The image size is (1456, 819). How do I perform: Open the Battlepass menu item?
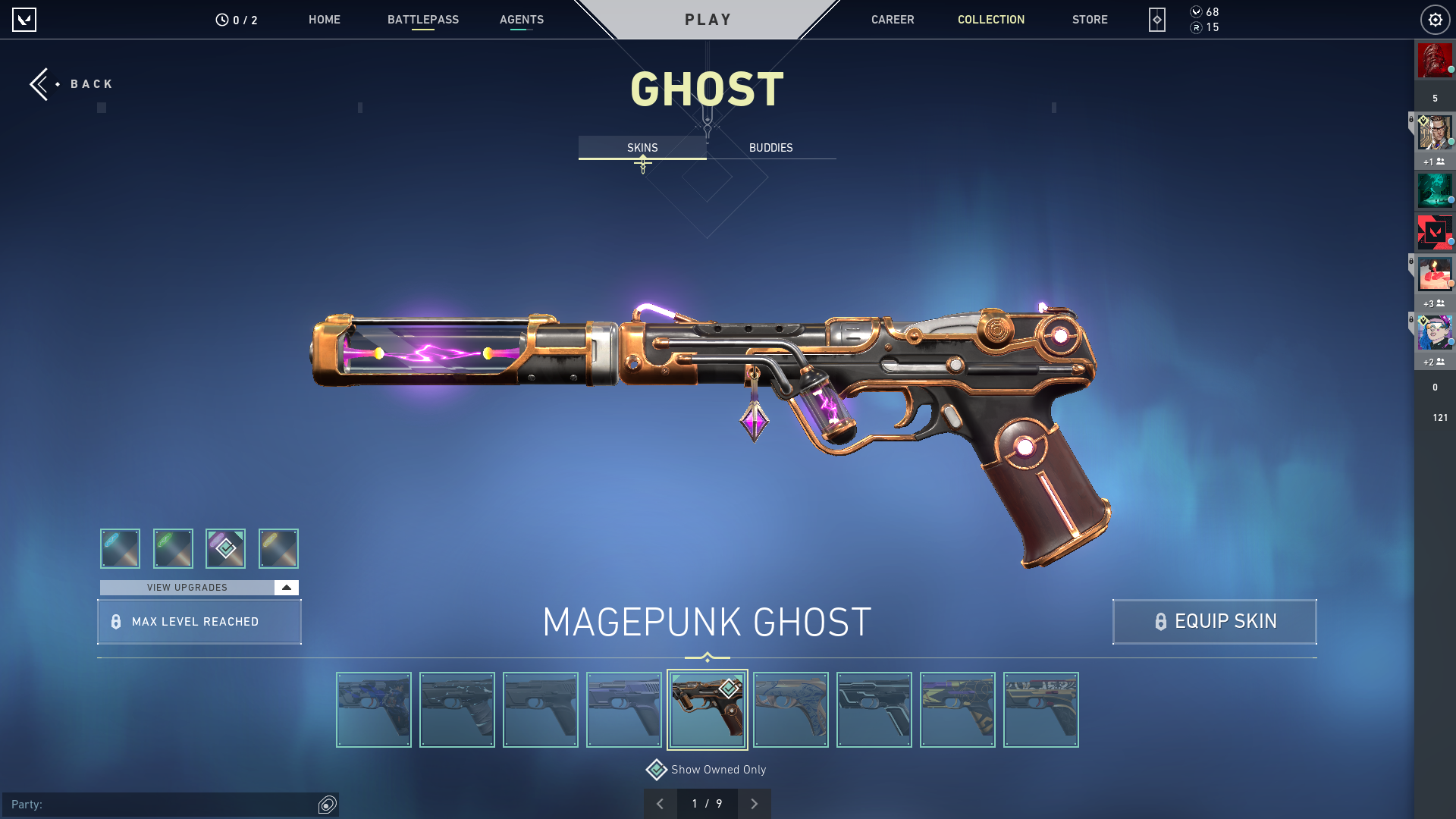[x=424, y=20]
